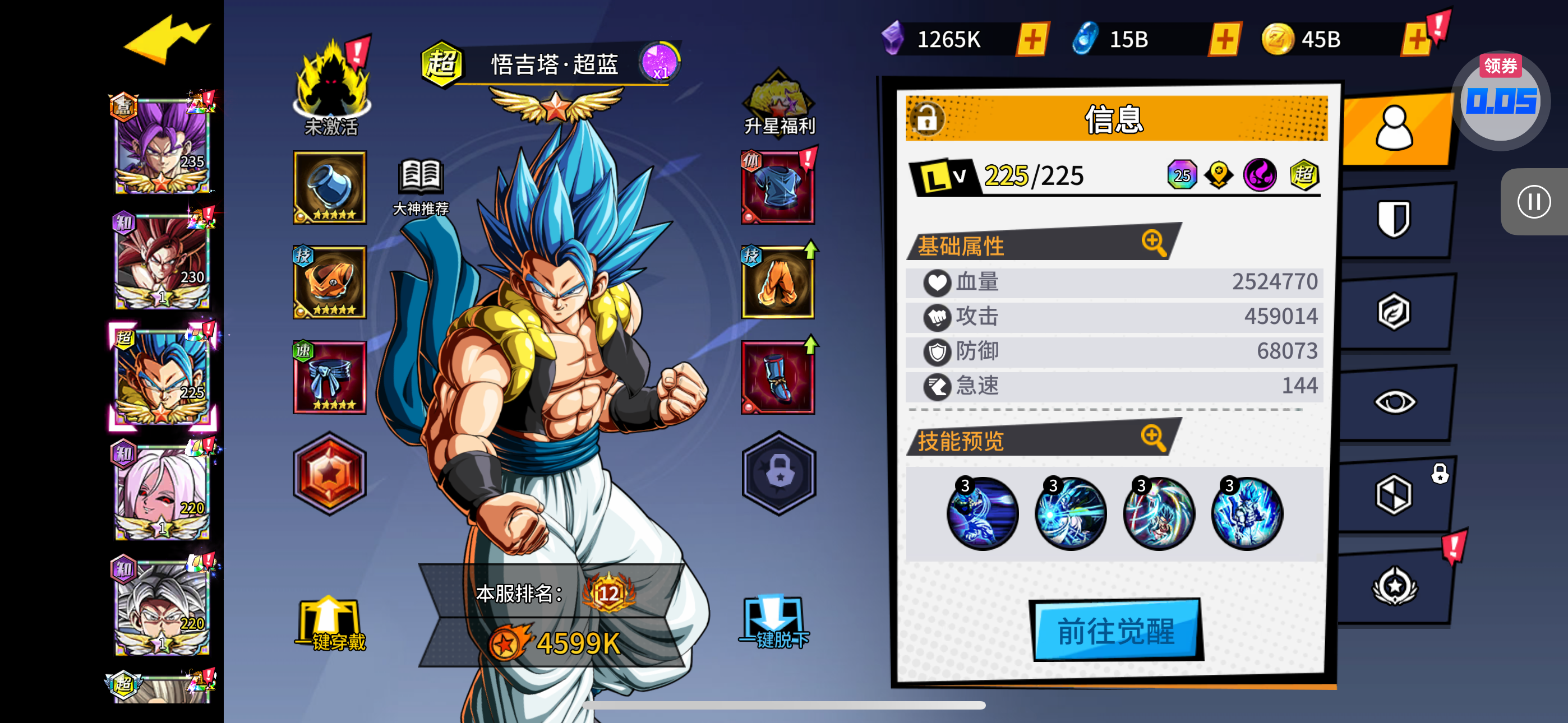Add more blue capsule currency
Viewport: 1568px width, 723px height.
pyautogui.click(x=1224, y=40)
